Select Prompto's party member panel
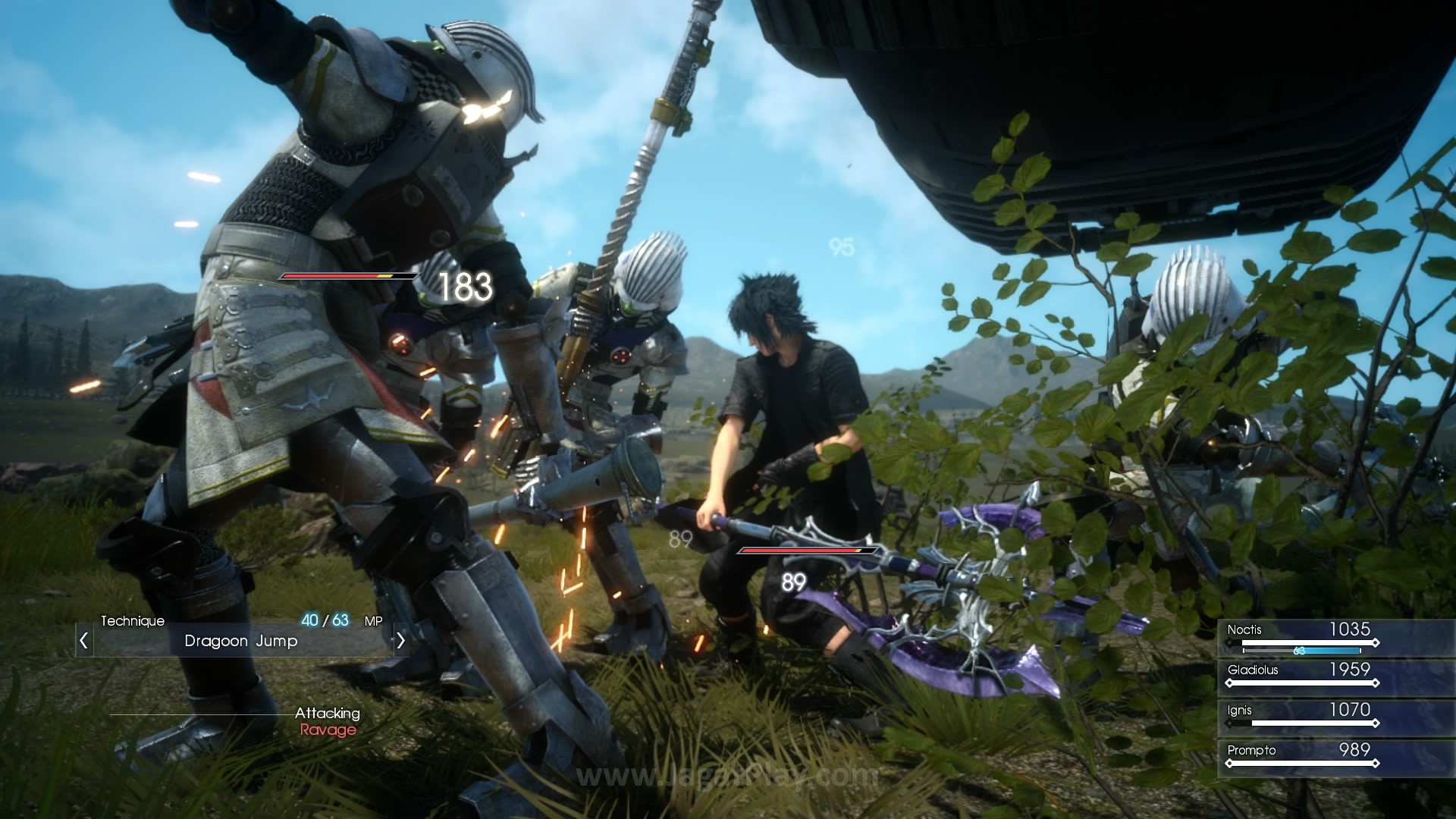Image resolution: width=1456 pixels, height=819 pixels. pyautogui.click(x=1251, y=751)
